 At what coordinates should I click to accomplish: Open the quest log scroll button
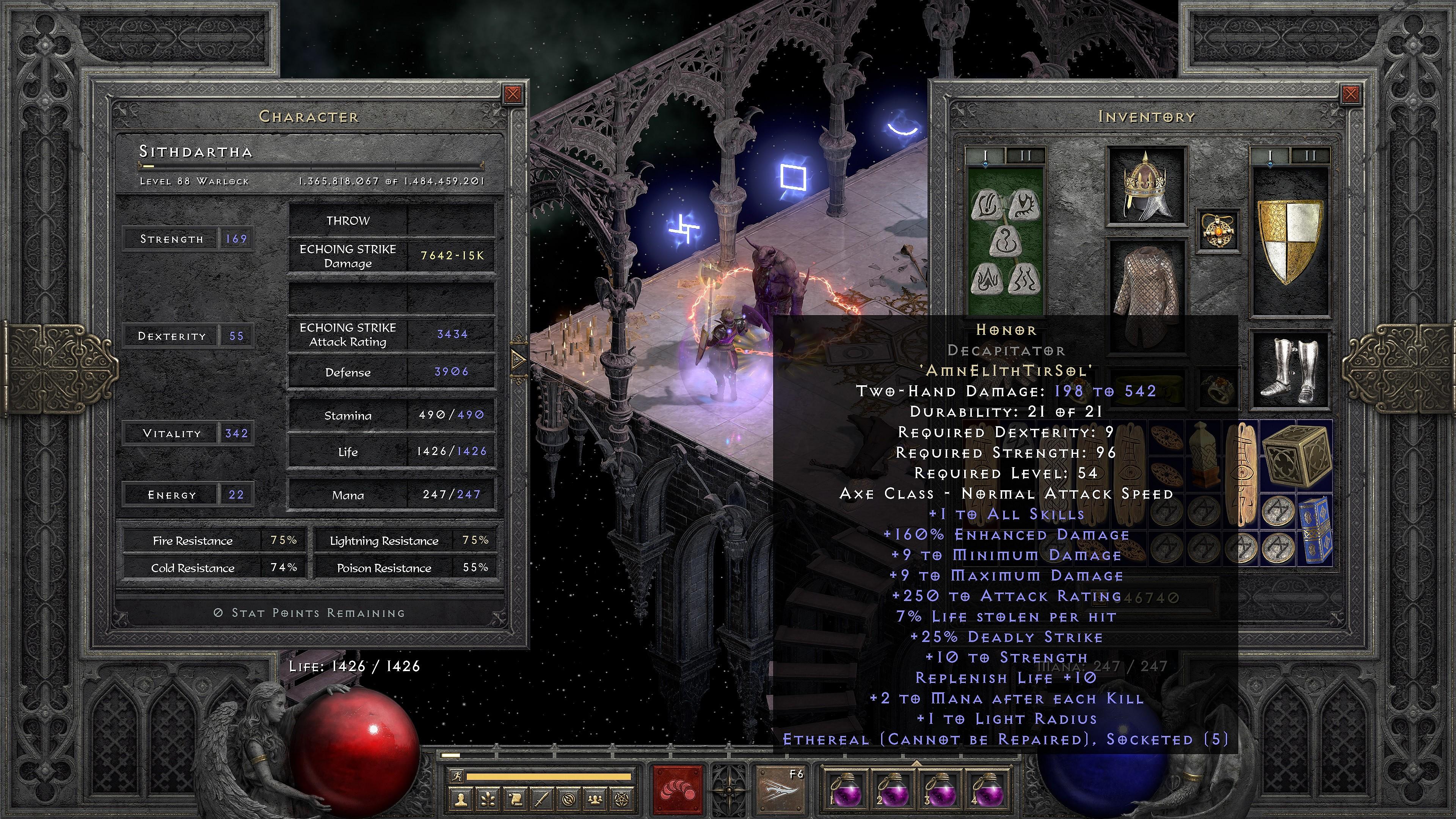pyautogui.click(x=516, y=800)
